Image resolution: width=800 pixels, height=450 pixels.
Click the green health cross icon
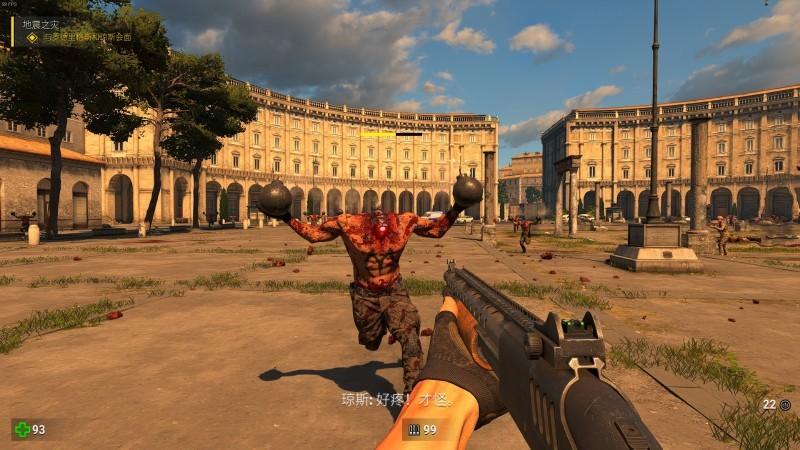[x=22, y=429]
